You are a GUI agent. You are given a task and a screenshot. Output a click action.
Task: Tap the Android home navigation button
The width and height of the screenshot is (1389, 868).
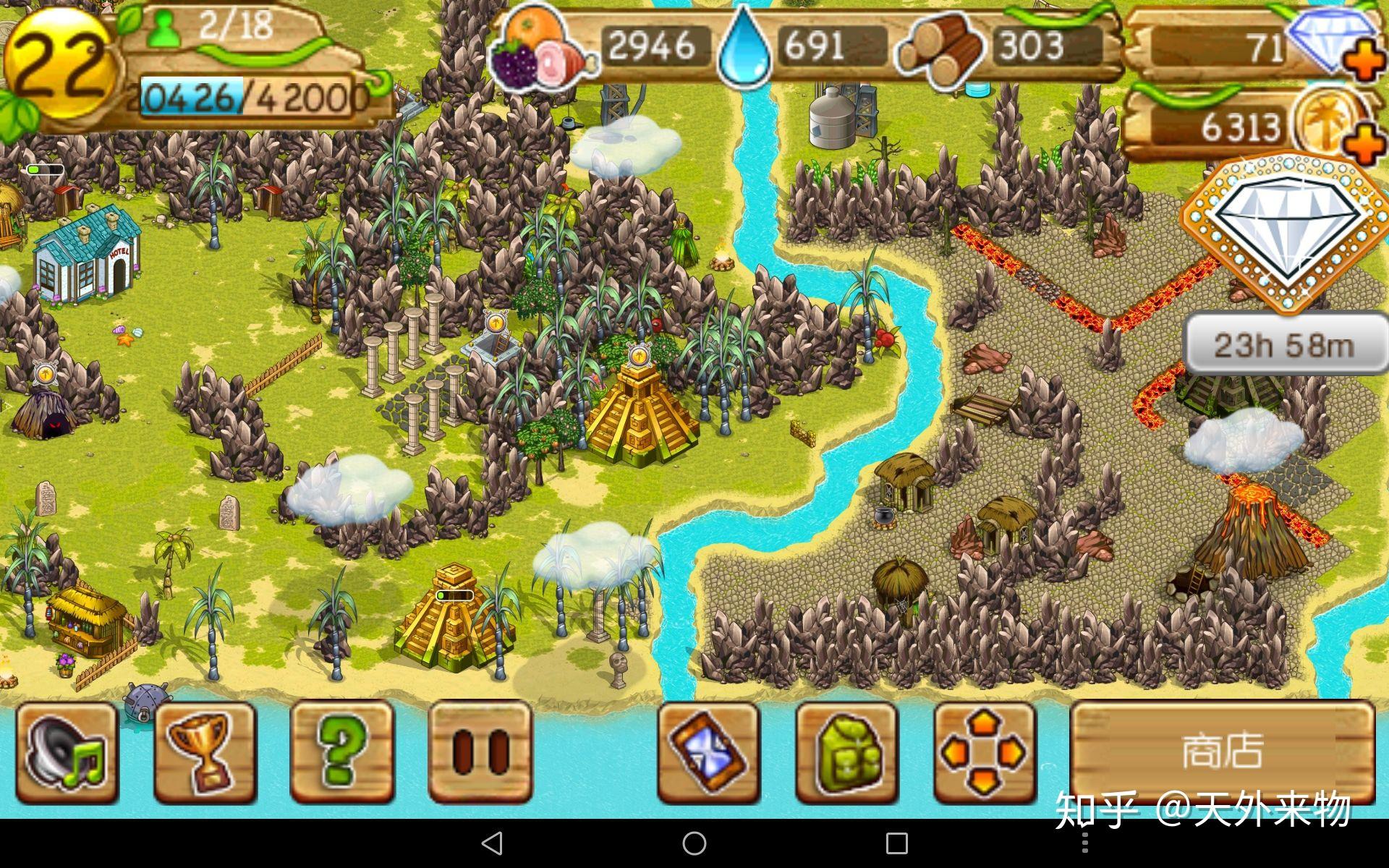point(694,843)
